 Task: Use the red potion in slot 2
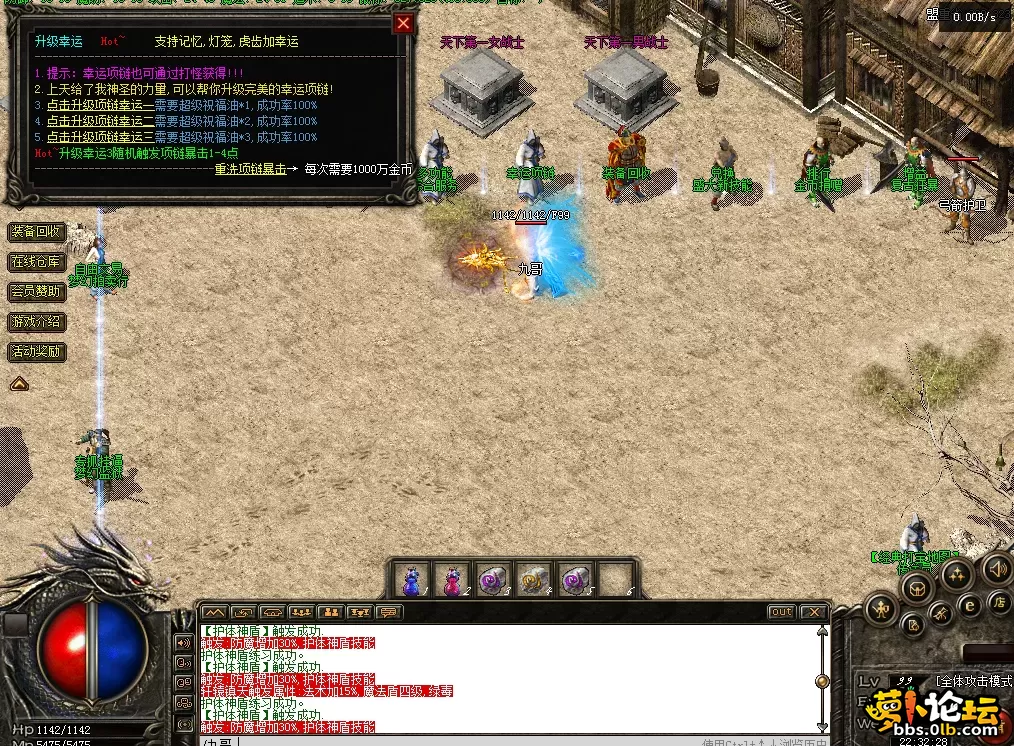[x=452, y=579]
